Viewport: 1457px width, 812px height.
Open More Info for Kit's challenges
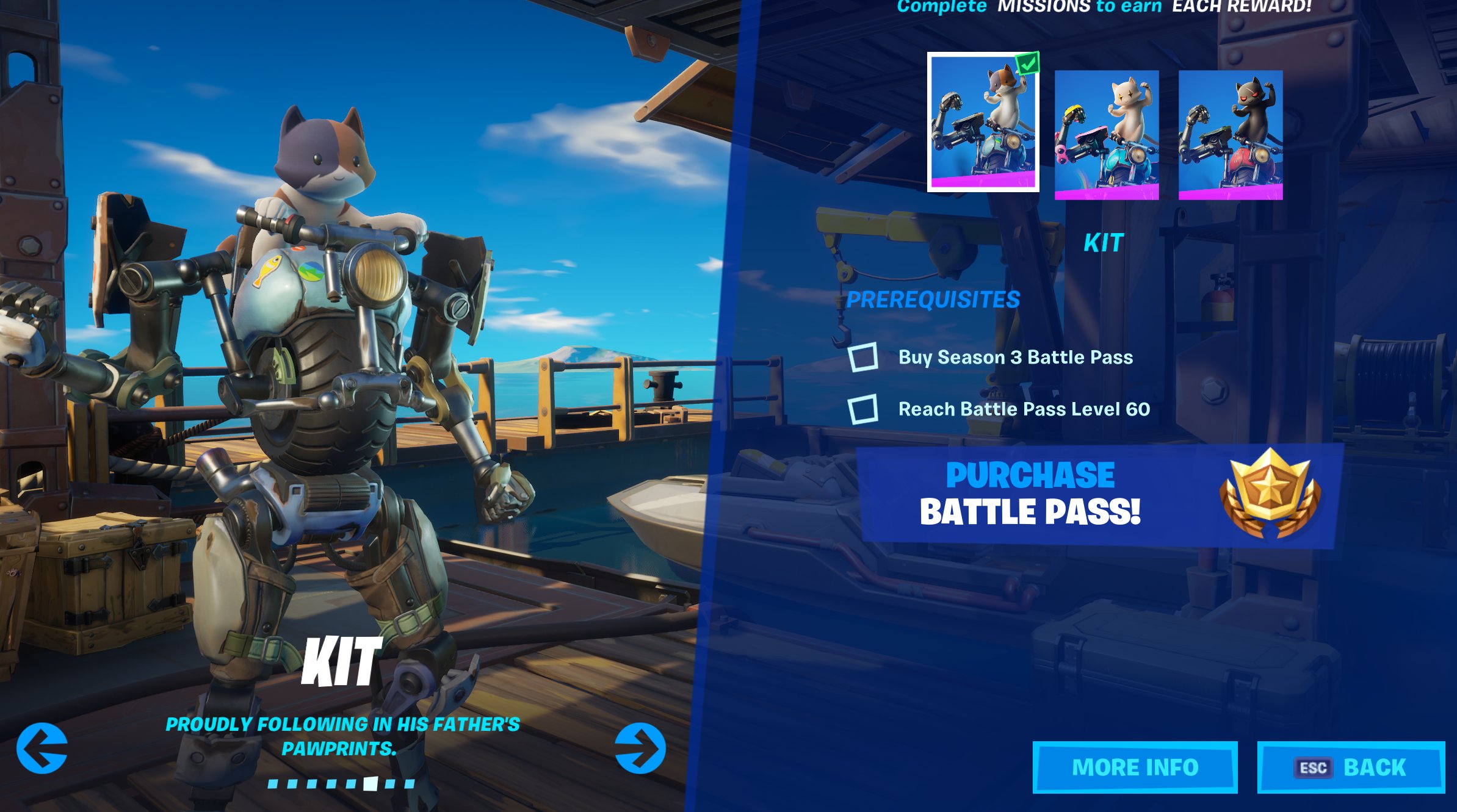[x=1137, y=767]
